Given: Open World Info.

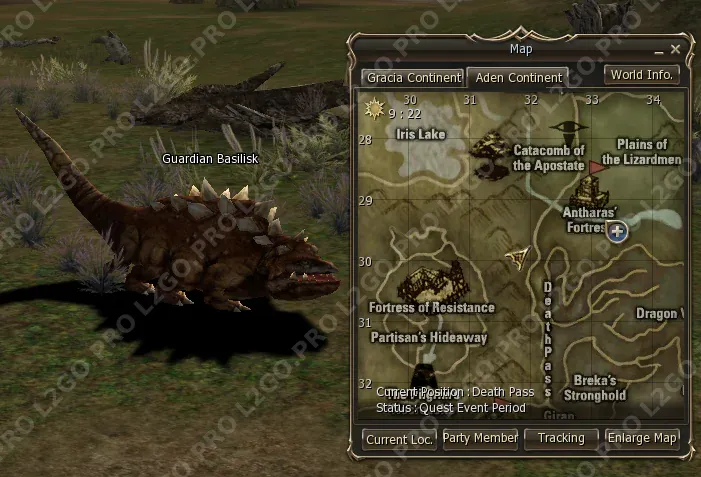Looking at the screenshot, I should tap(643, 75).
